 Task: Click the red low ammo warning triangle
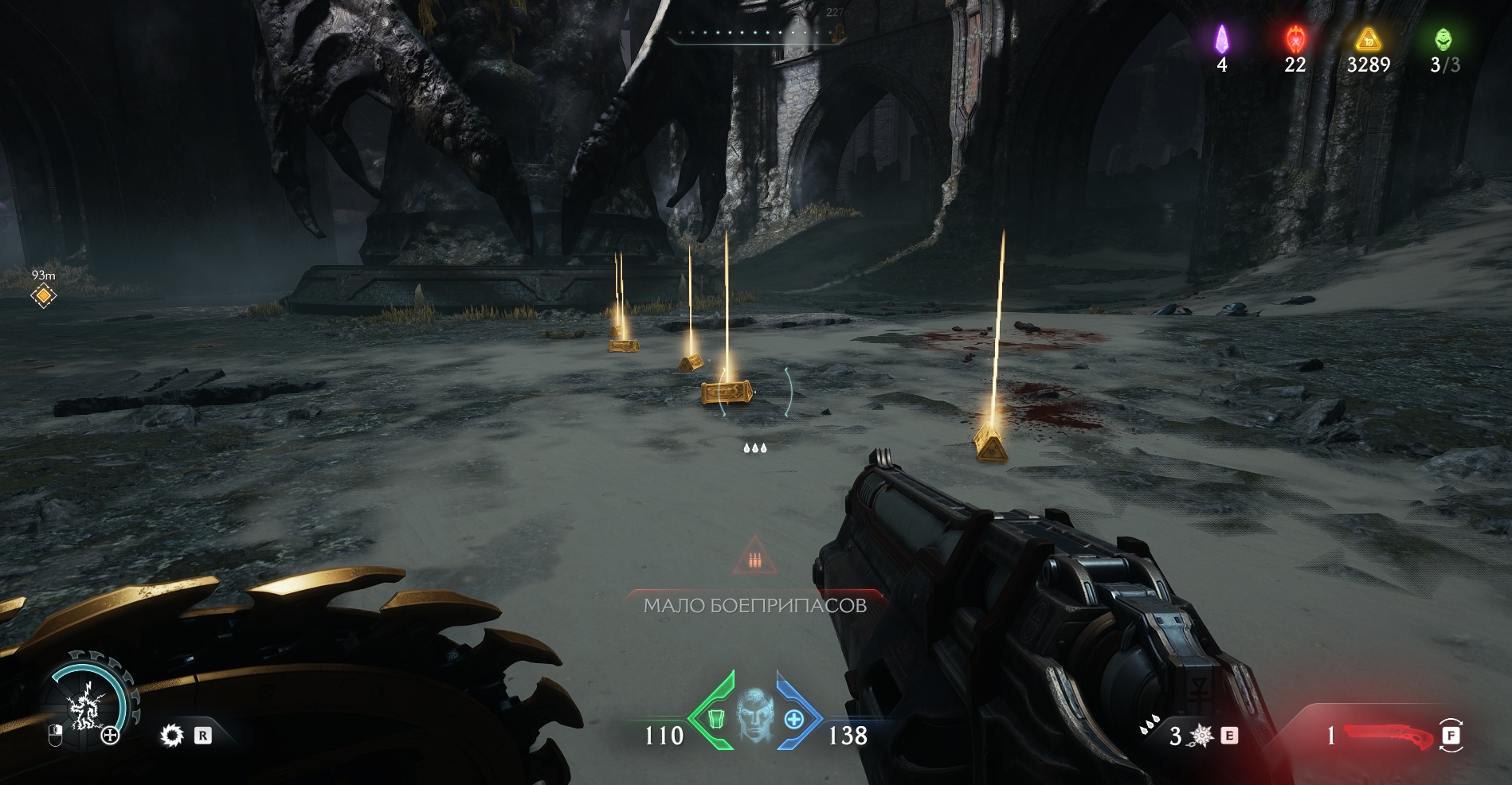click(754, 557)
